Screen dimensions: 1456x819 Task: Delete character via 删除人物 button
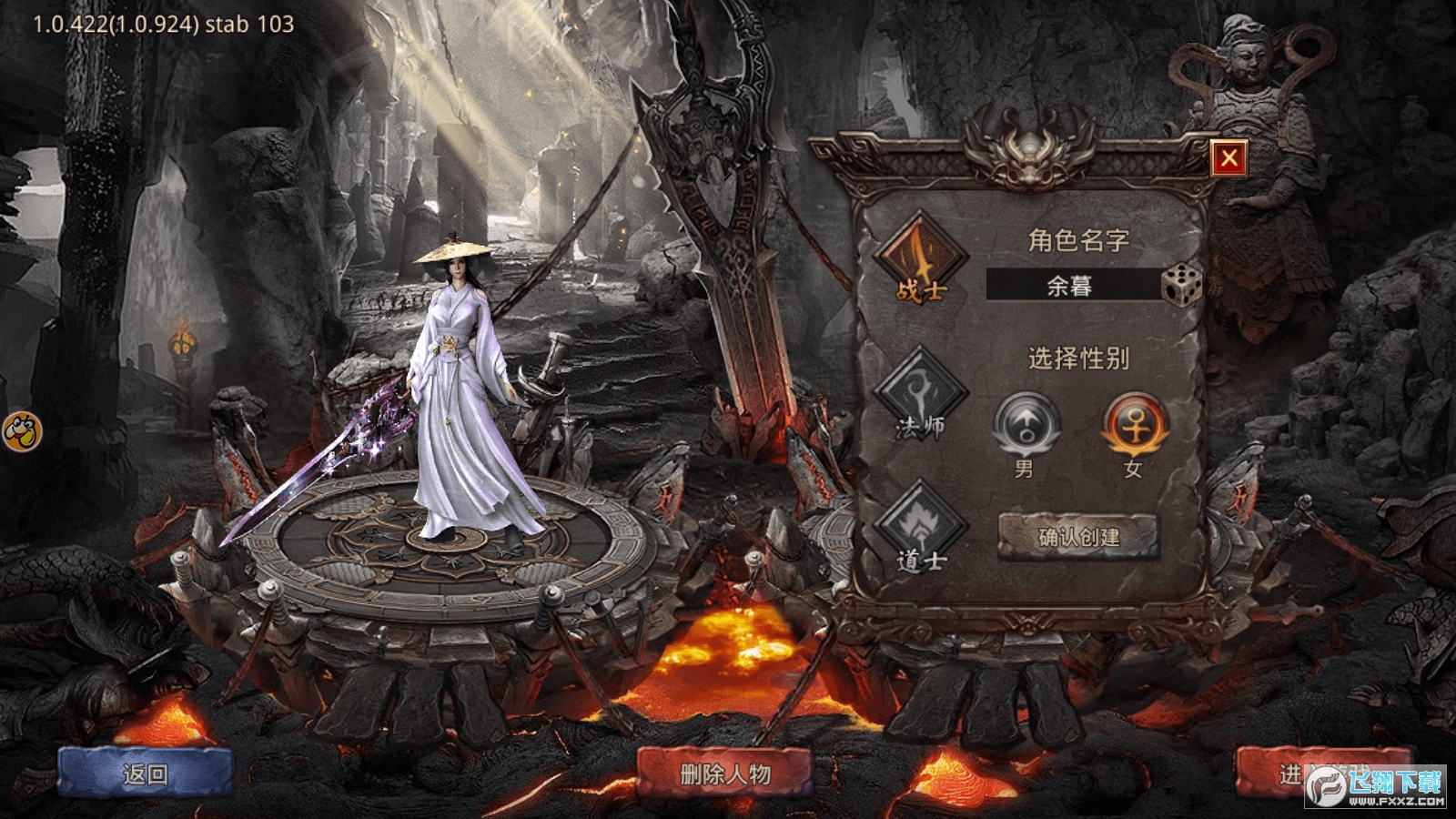pos(724,773)
